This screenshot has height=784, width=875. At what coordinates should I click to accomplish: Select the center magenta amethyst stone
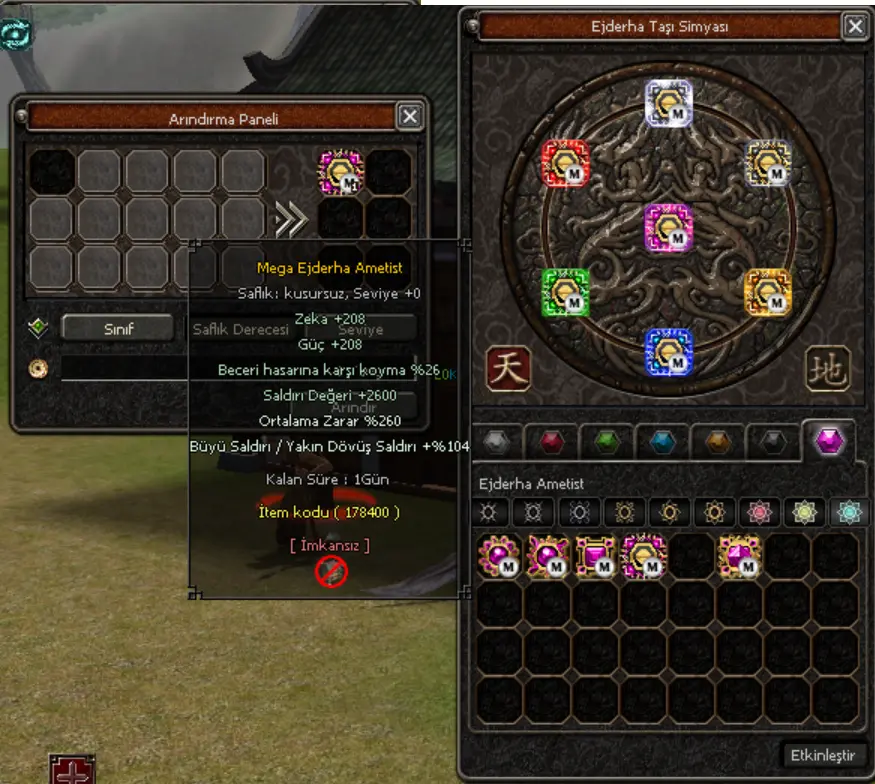tap(669, 228)
